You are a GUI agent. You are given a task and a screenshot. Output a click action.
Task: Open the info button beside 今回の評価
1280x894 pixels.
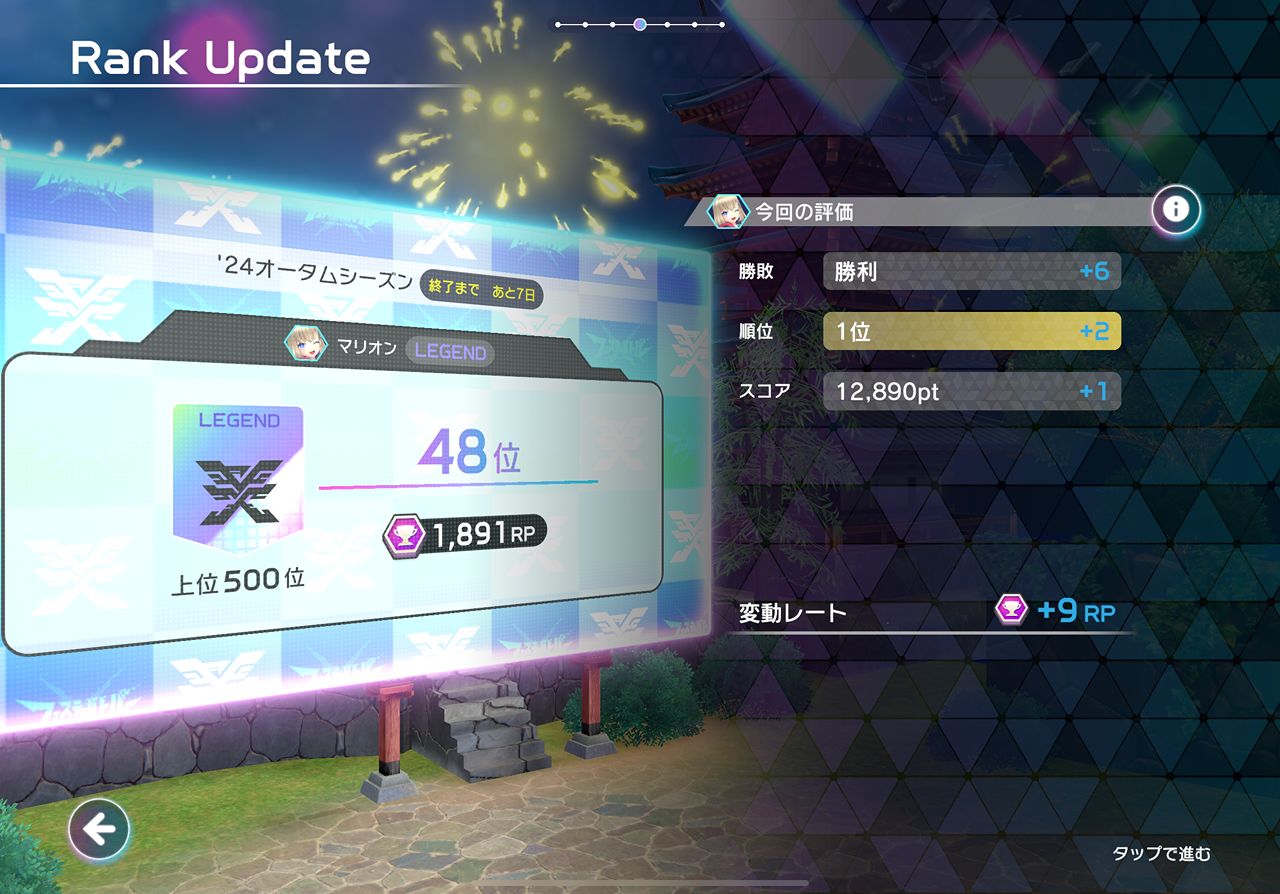(1176, 210)
